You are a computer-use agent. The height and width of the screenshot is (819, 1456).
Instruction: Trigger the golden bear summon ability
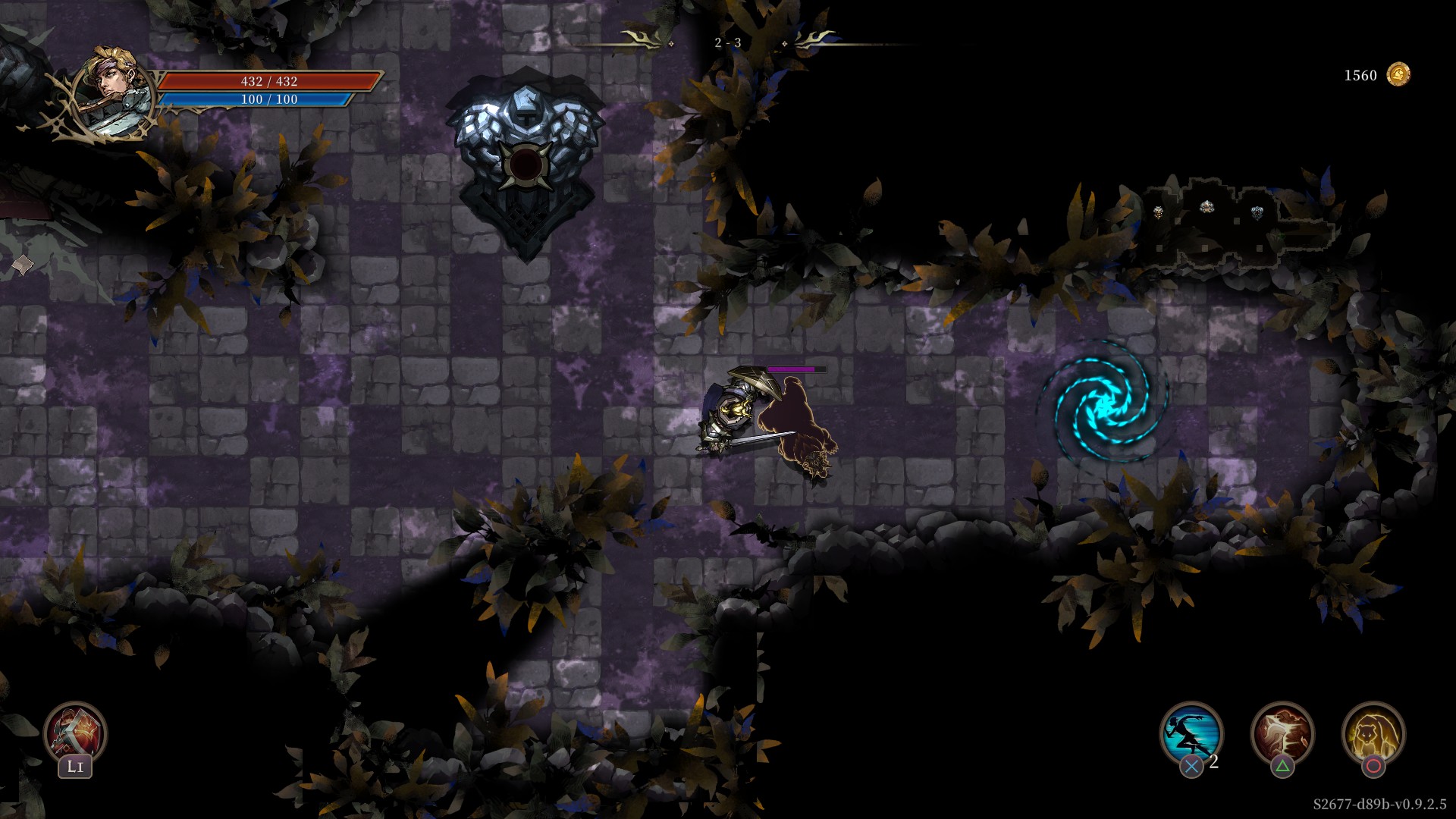click(x=1373, y=733)
